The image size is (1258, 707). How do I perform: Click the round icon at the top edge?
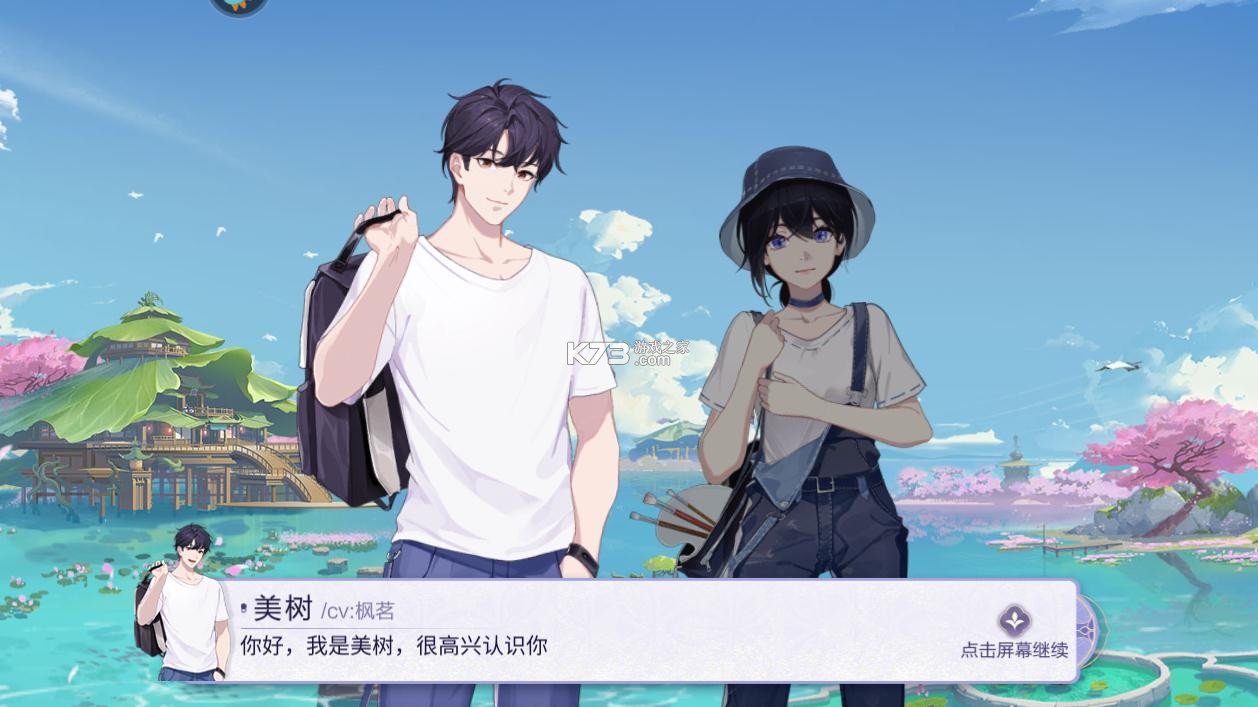tap(239, 5)
